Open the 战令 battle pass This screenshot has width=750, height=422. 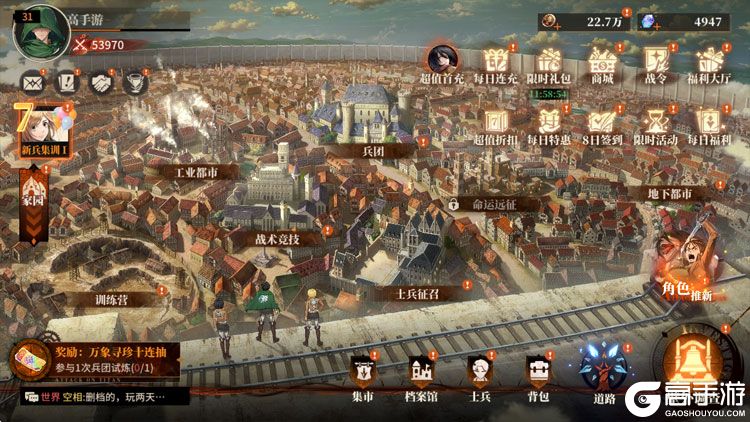coord(655,60)
